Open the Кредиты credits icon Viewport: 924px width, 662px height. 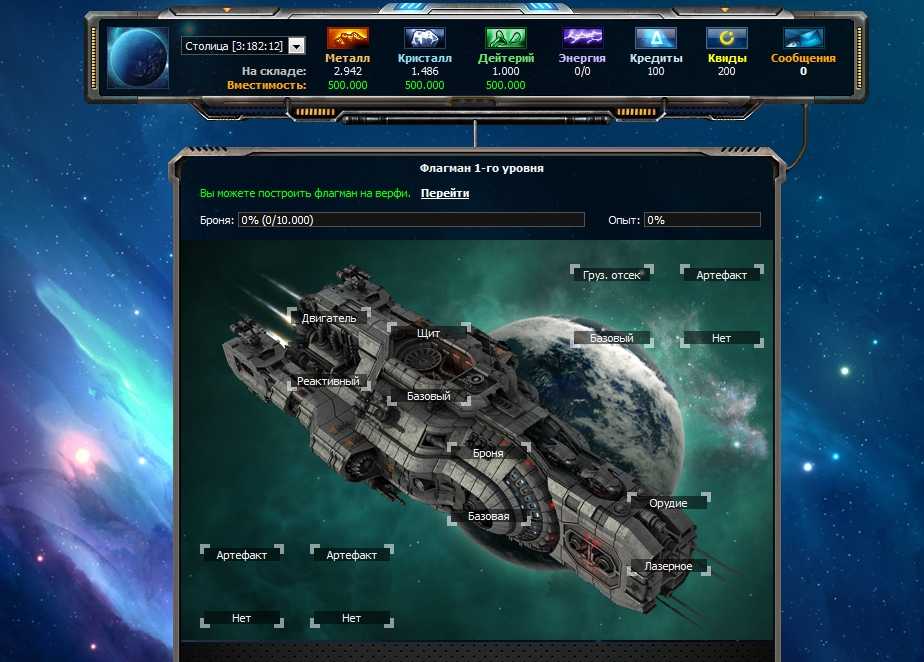(656, 39)
